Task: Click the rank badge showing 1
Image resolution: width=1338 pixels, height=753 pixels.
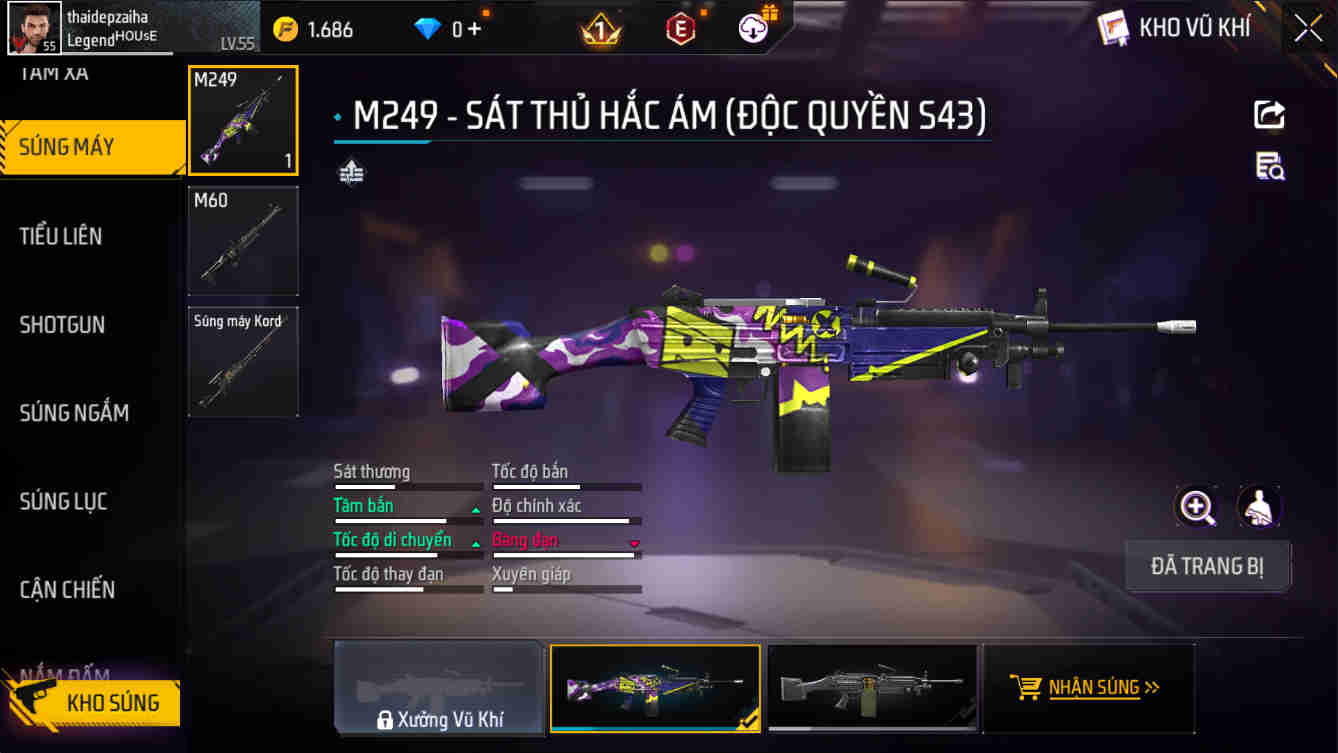Action: [608, 29]
